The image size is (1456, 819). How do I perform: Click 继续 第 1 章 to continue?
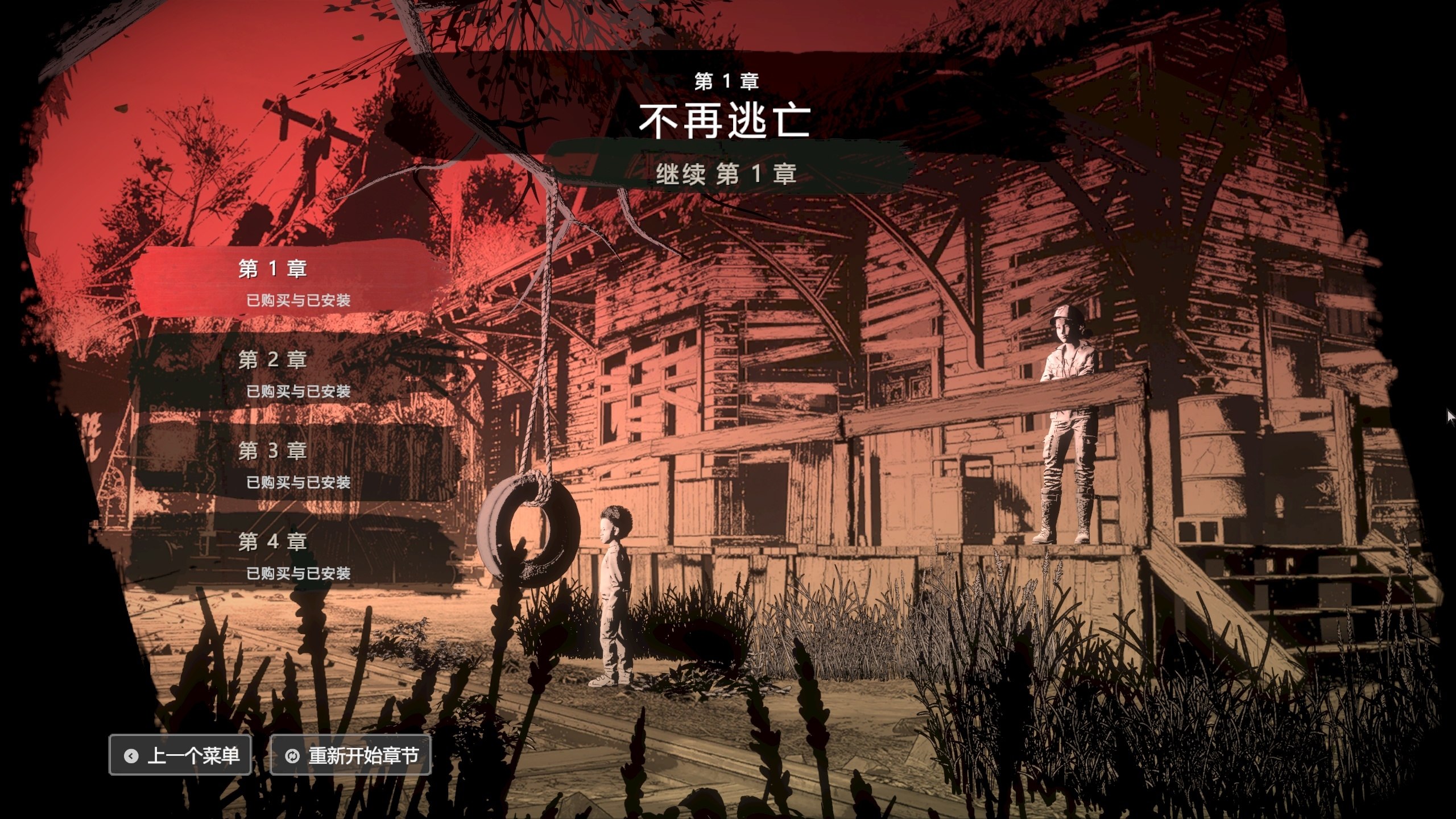(x=726, y=173)
